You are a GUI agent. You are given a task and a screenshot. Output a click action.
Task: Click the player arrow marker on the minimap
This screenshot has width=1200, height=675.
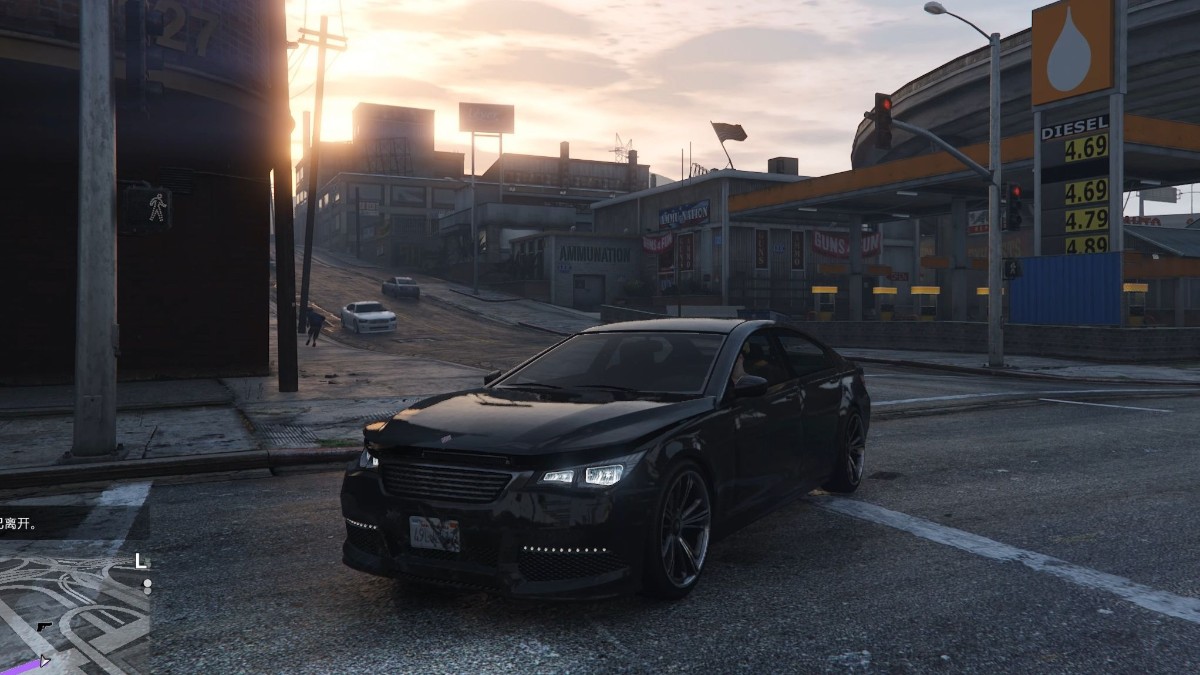click(44, 660)
